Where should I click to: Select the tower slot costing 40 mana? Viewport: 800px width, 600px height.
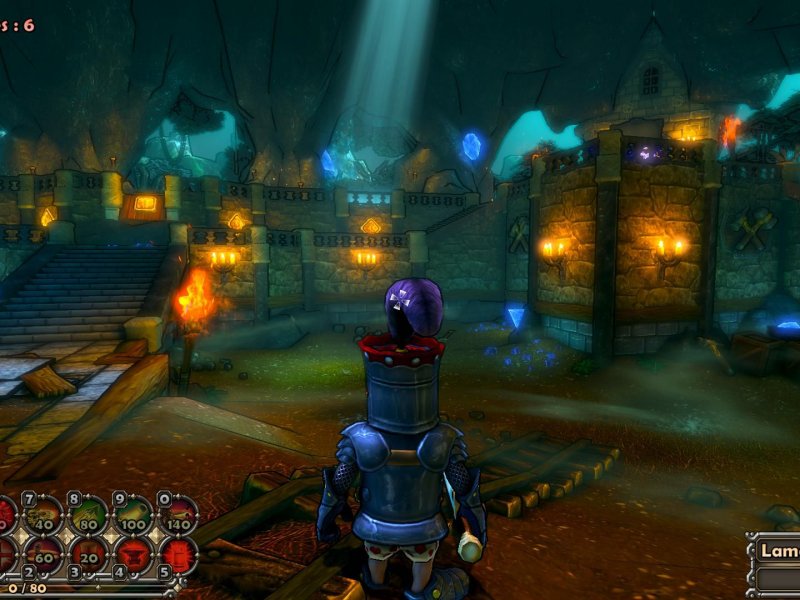pyautogui.click(x=43, y=516)
